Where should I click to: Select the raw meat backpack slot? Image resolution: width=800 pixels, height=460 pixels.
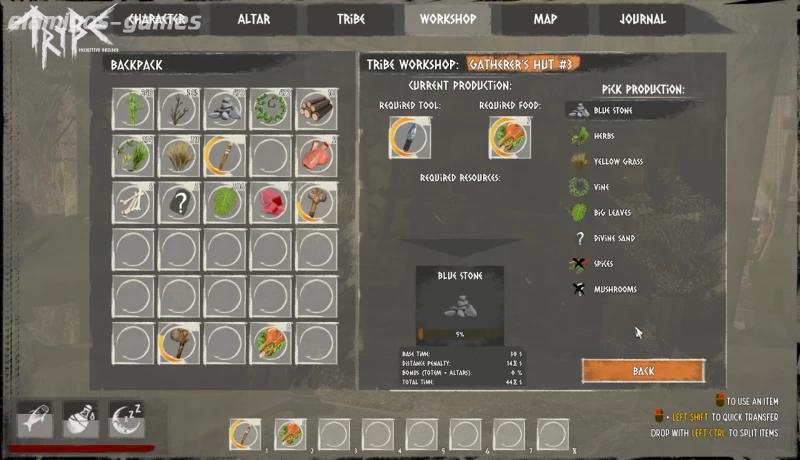[316, 154]
